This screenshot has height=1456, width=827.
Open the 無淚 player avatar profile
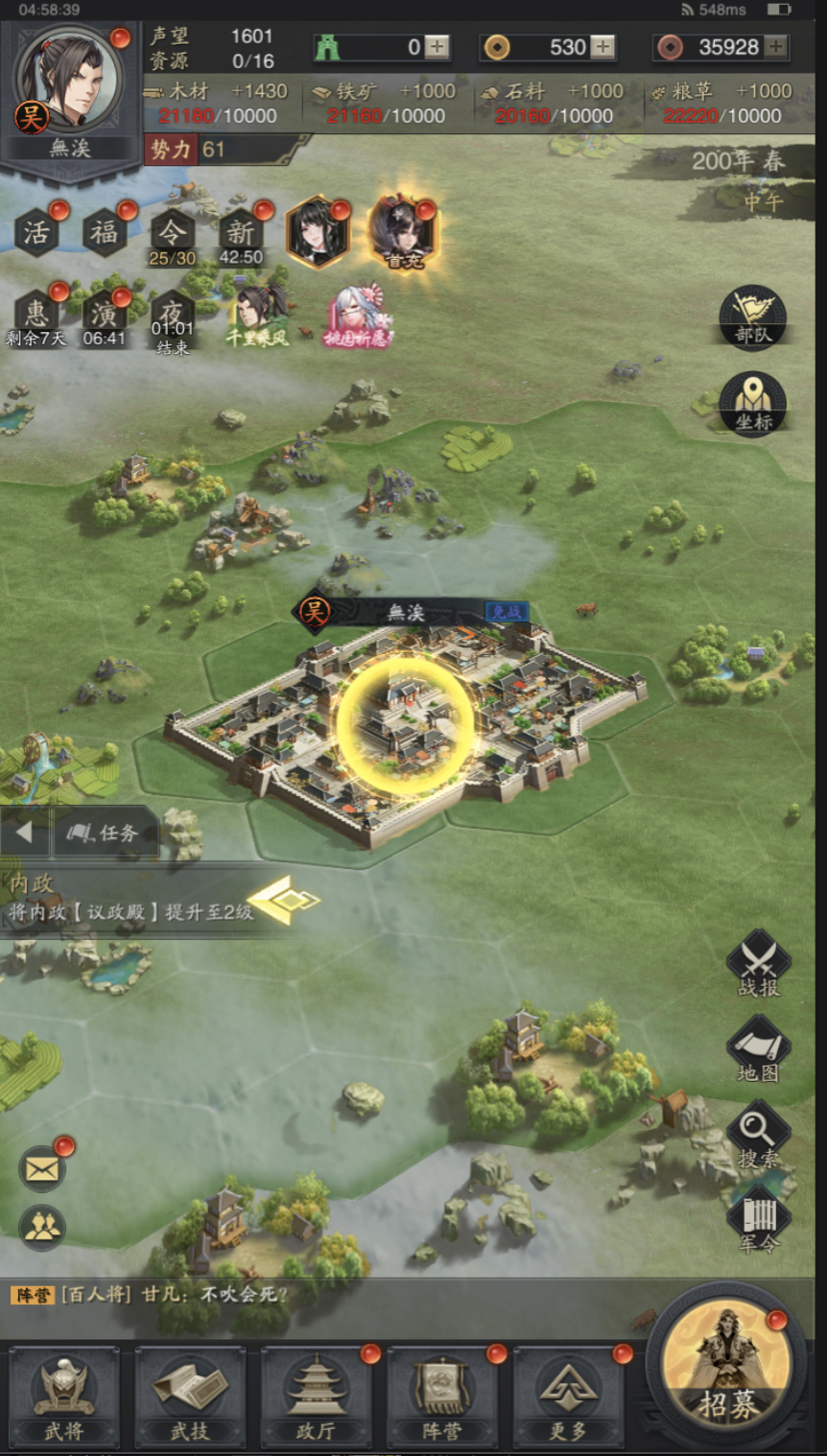pyautogui.click(x=69, y=82)
